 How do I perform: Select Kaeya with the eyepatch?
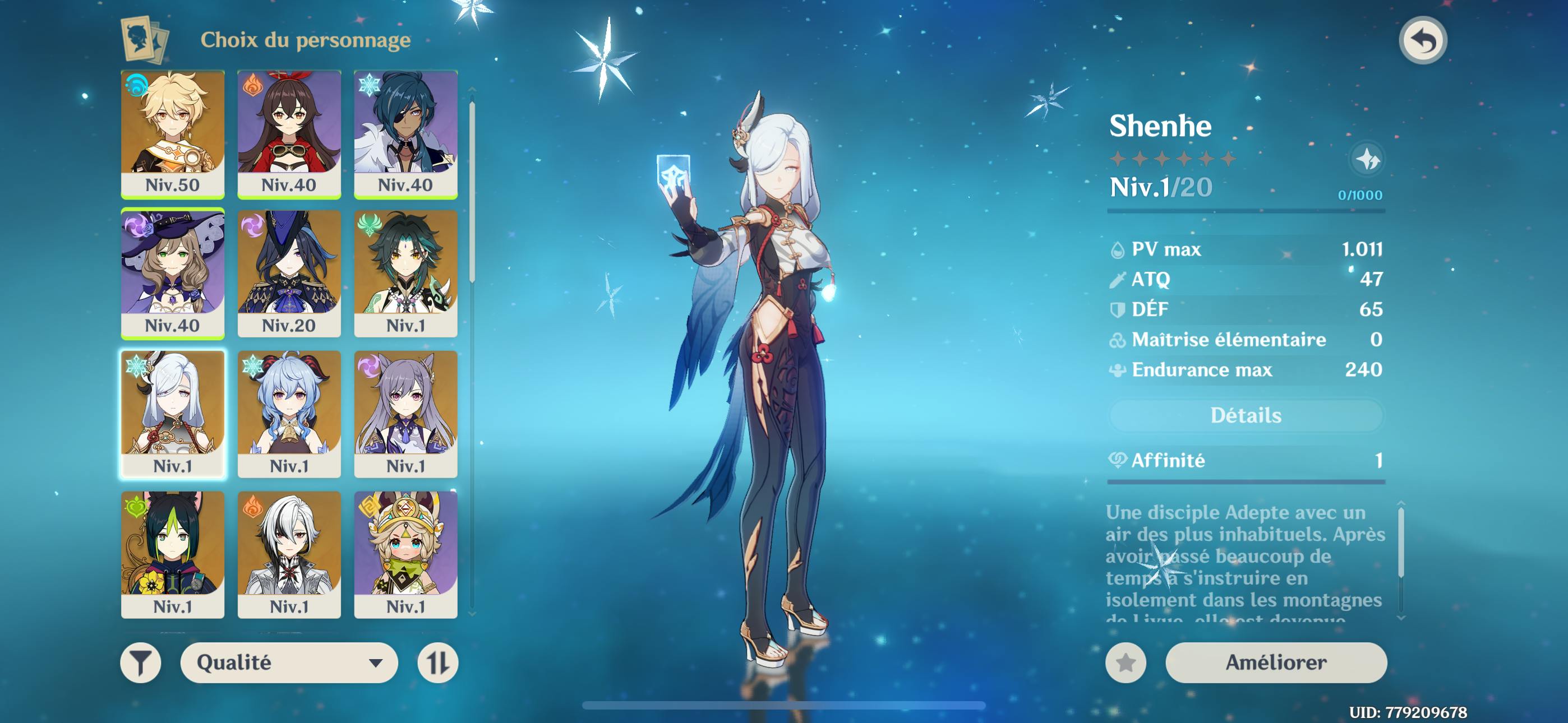(405, 133)
